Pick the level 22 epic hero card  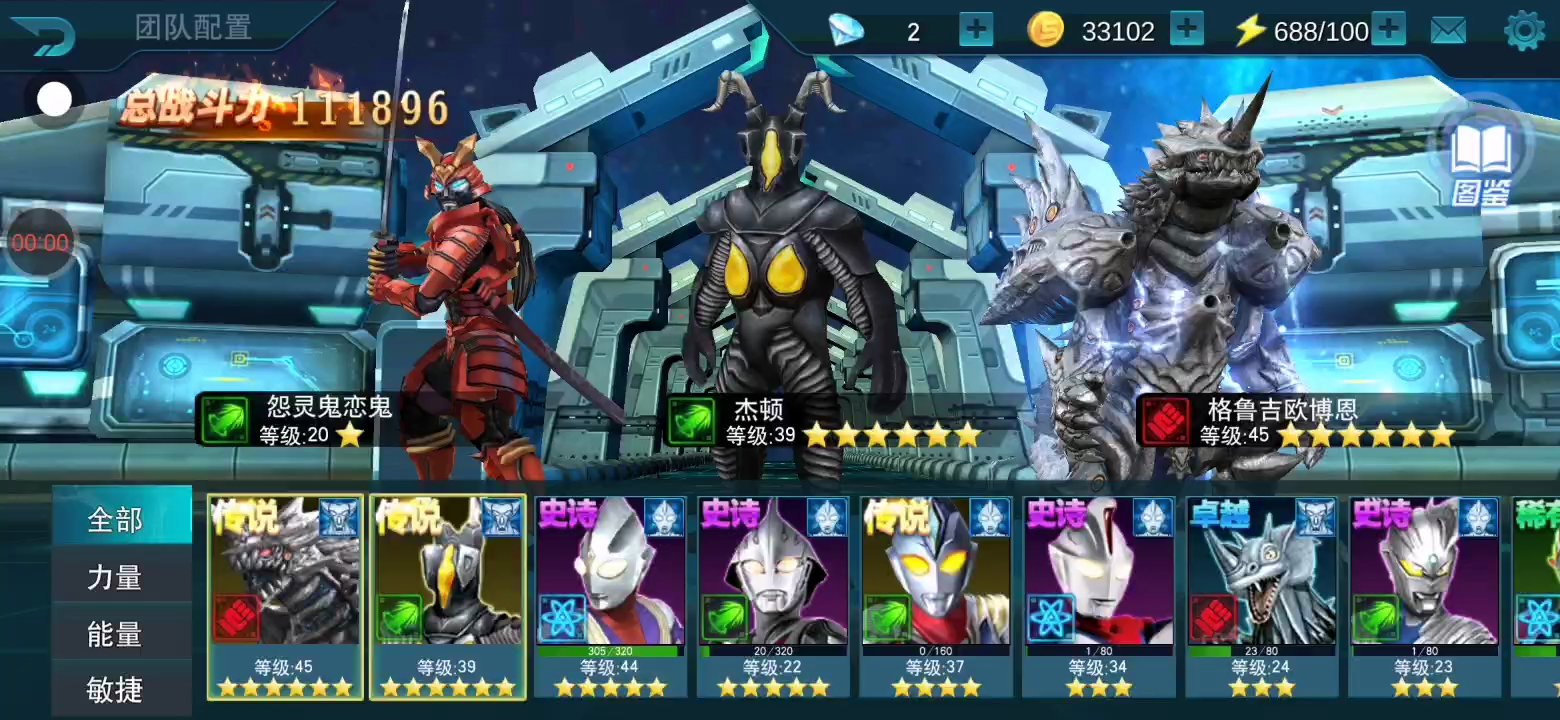pos(773,596)
